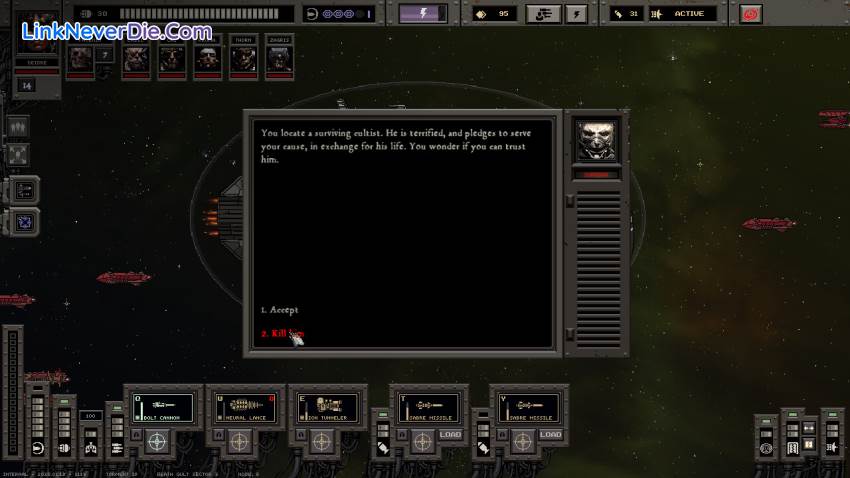Click the targeting reticle under the Ion Tunneler

(321, 440)
